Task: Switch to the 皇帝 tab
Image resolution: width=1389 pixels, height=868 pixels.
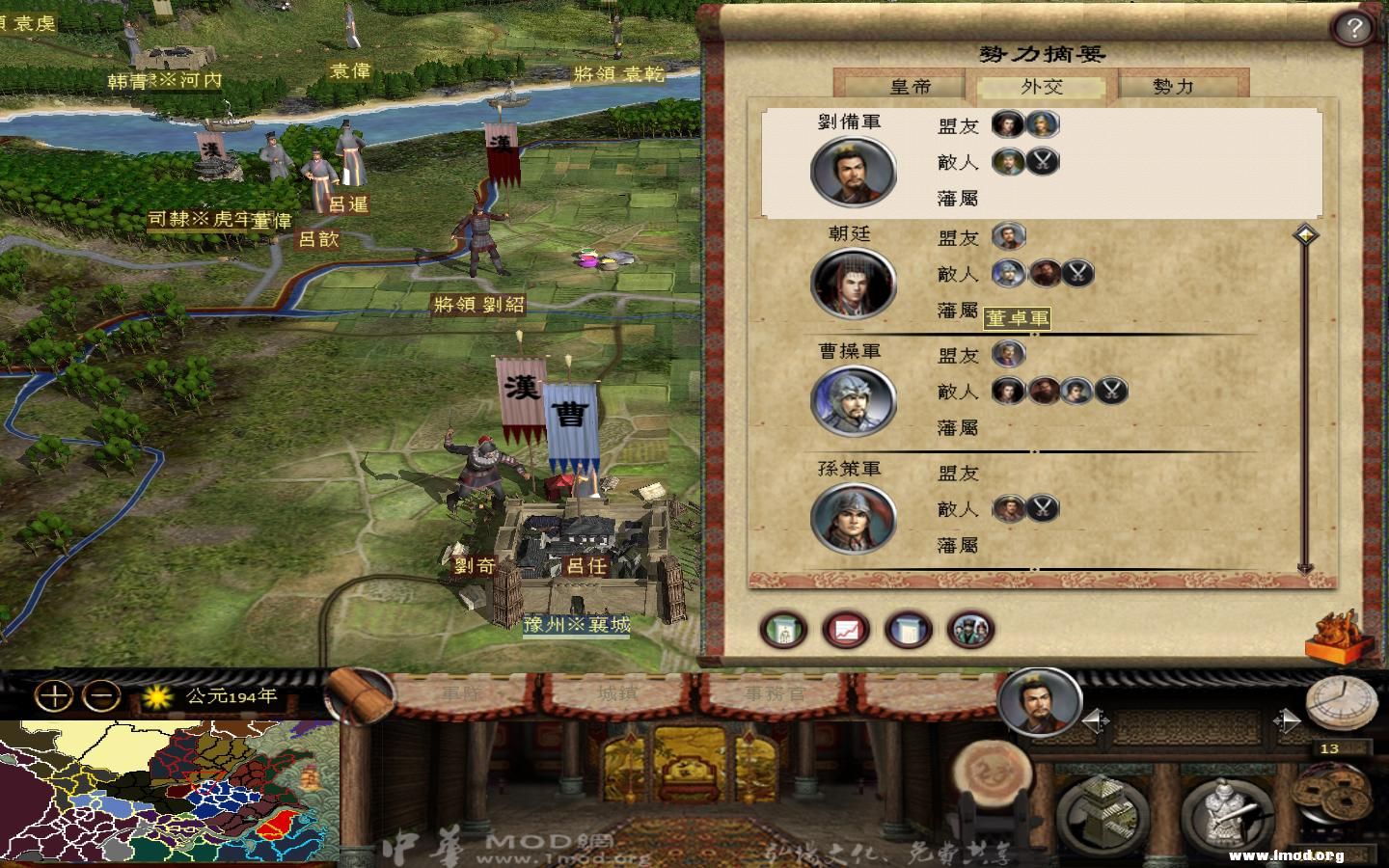Action: click(910, 86)
